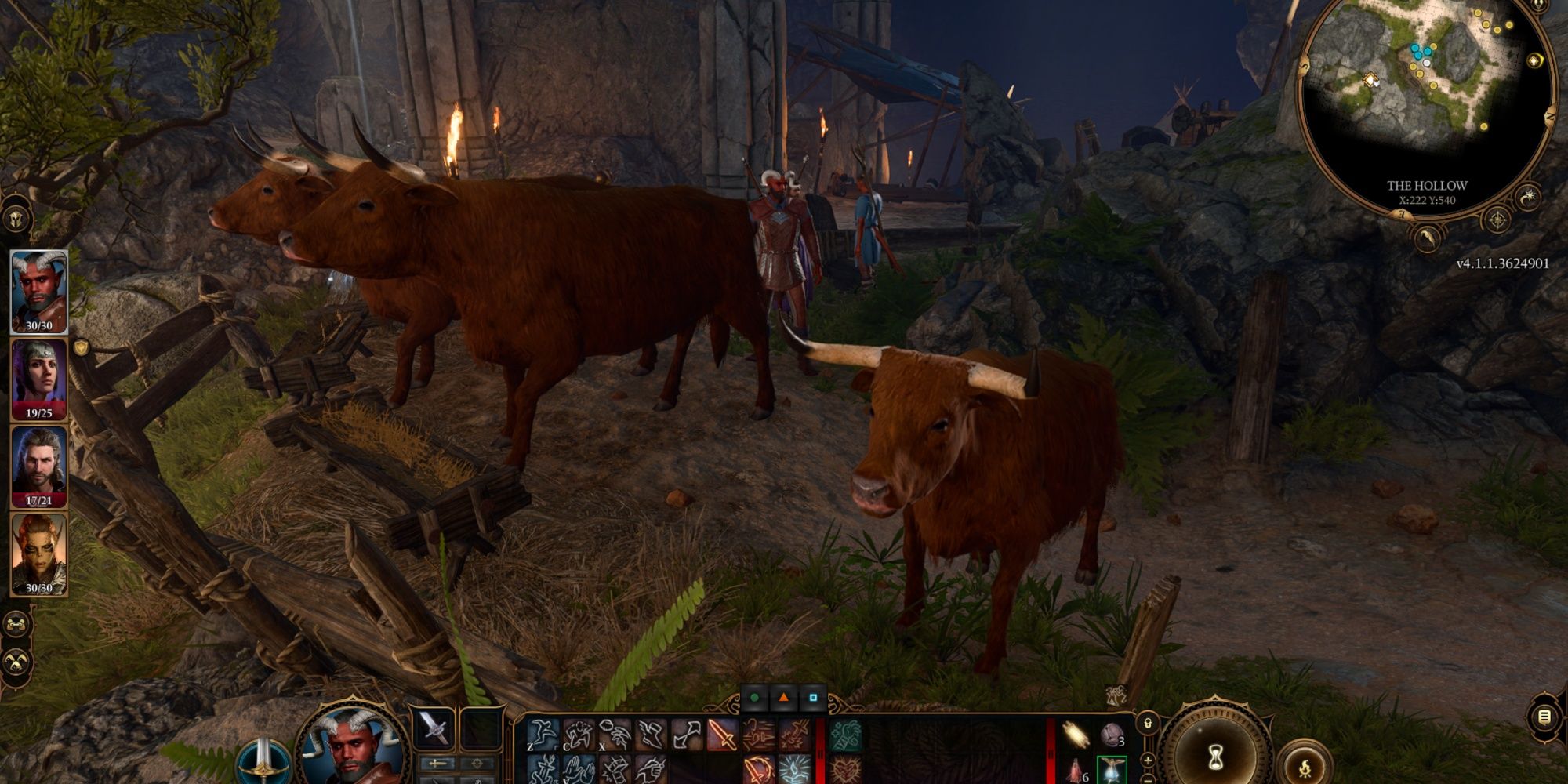Viewport: 1568px width, 784px height.
Task: Toggle the melee and ranged weapon set
Action: coord(436,764)
